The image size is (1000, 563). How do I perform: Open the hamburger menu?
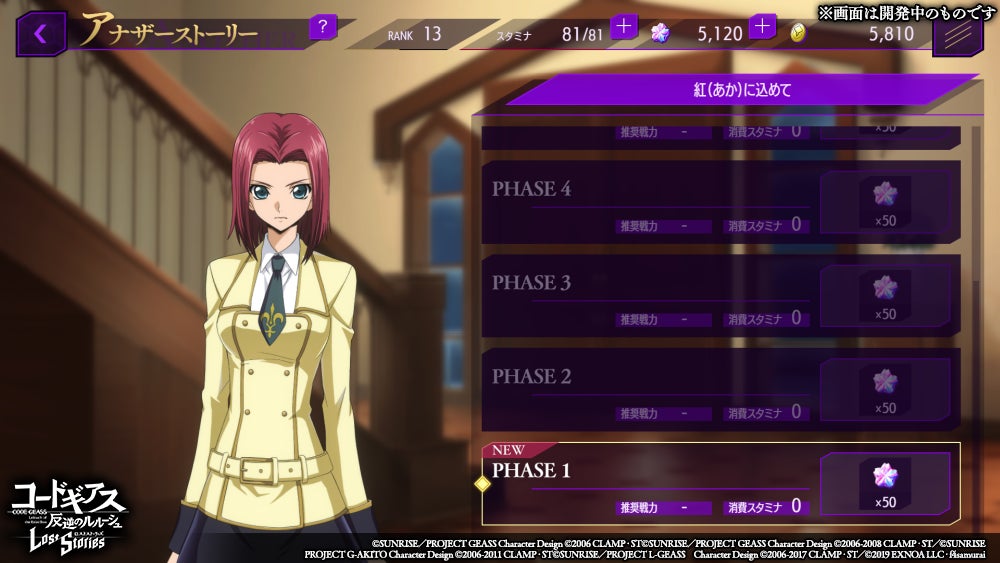(x=957, y=38)
